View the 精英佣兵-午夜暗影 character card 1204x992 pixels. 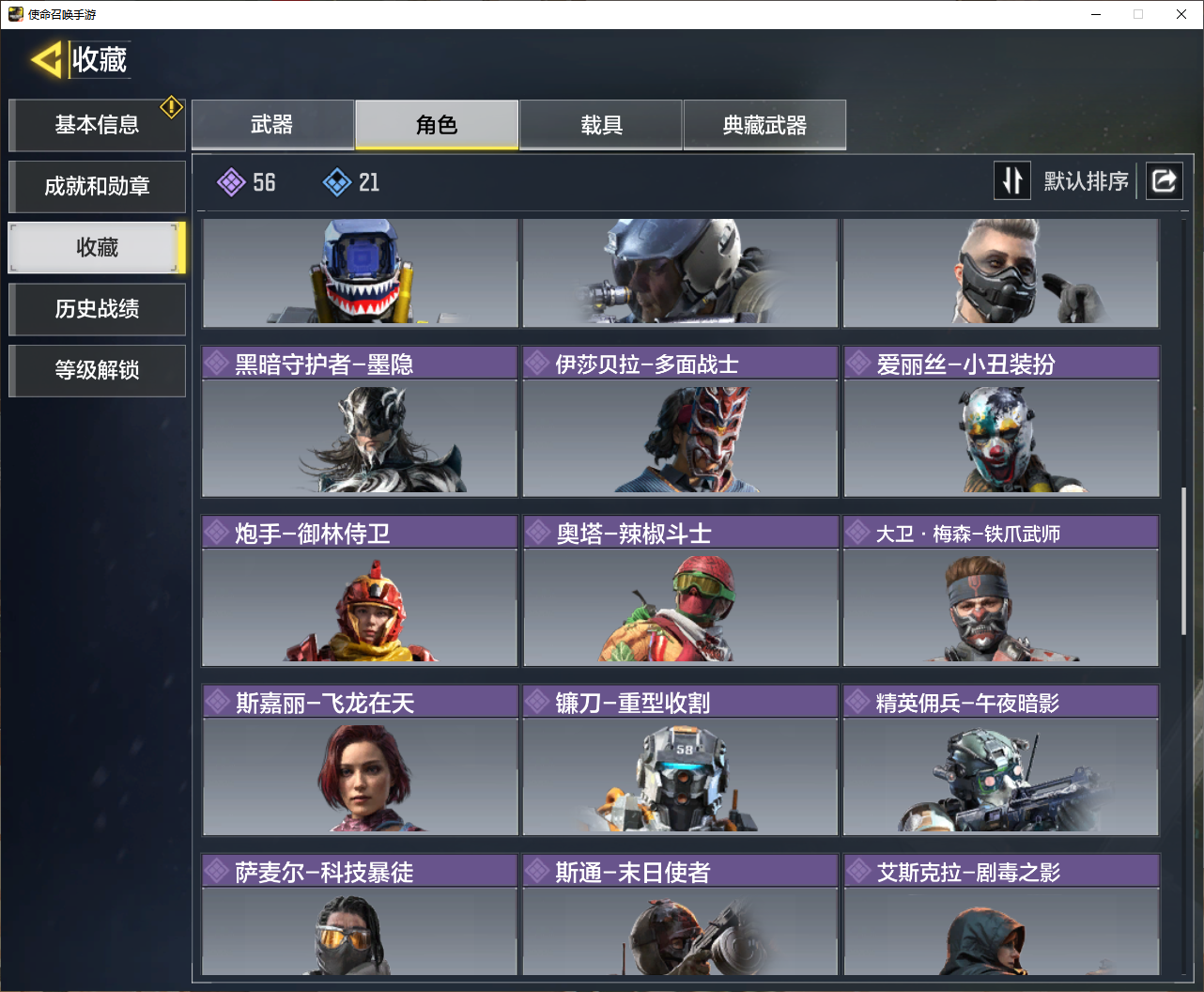[x=1001, y=761]
